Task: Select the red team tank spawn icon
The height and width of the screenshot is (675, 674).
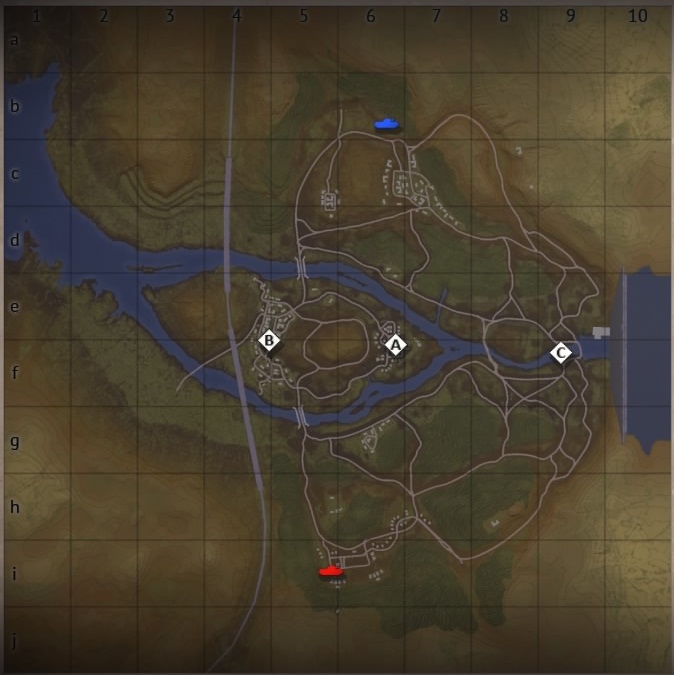Action: pyautogui.click(x=331, y=571)
